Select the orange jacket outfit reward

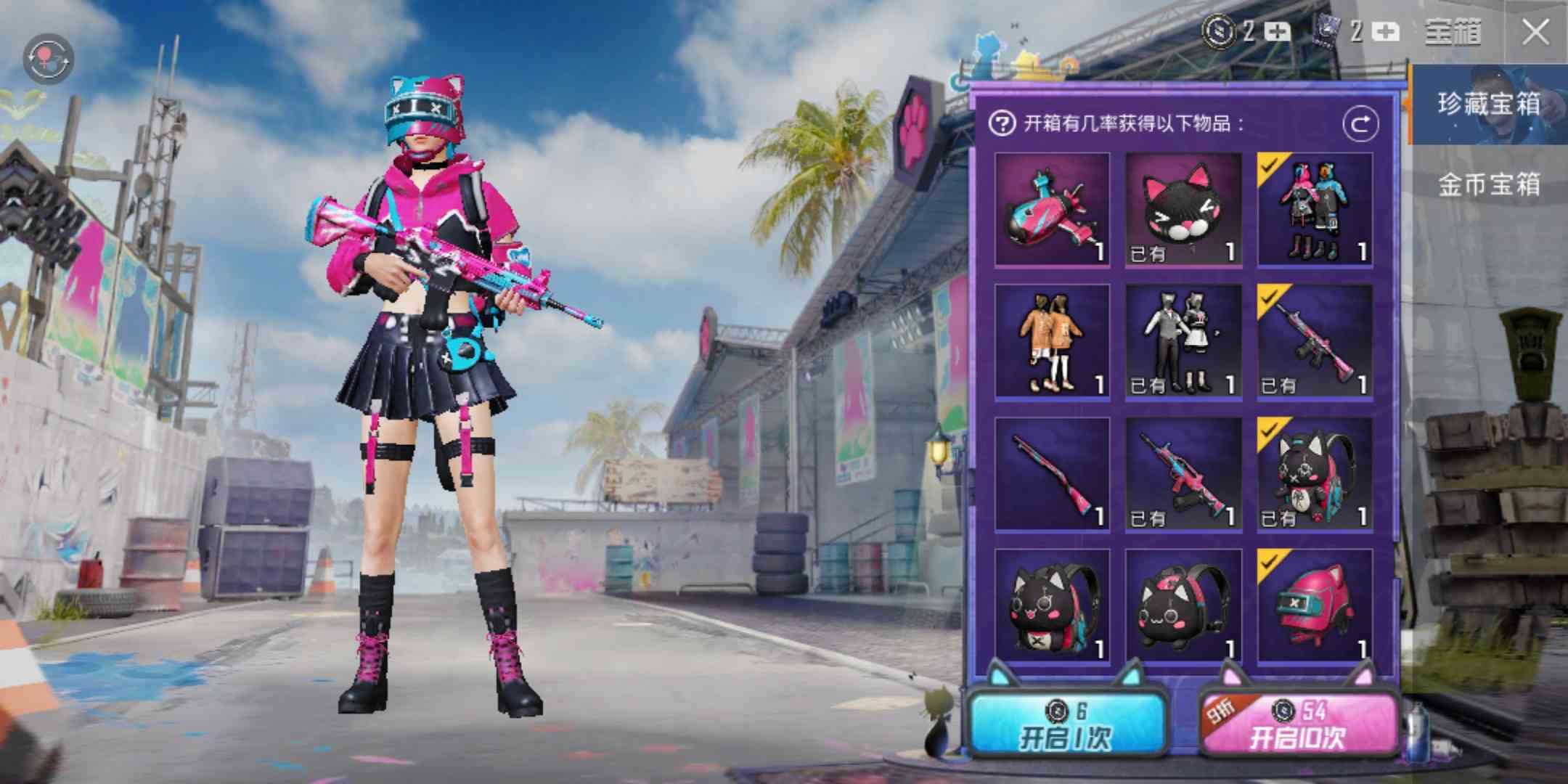pyautogui.click(x=1052, y=341)
